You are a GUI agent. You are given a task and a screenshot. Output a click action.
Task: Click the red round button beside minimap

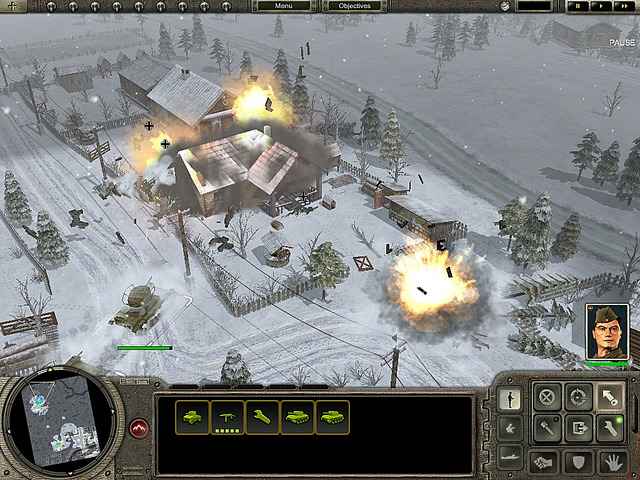(x=139, y=429)
